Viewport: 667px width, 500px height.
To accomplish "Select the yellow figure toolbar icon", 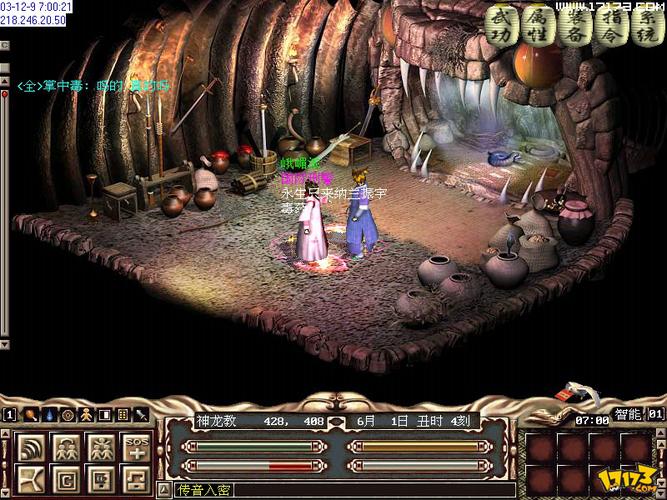I will pyautogui.click(x=86, y=414).
